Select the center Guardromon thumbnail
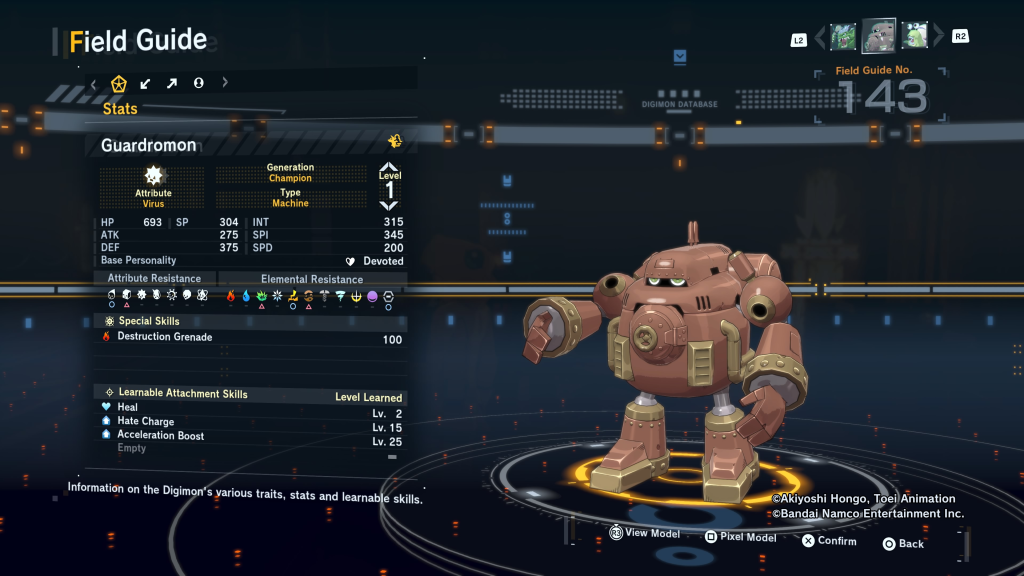 tap(879, 36)
